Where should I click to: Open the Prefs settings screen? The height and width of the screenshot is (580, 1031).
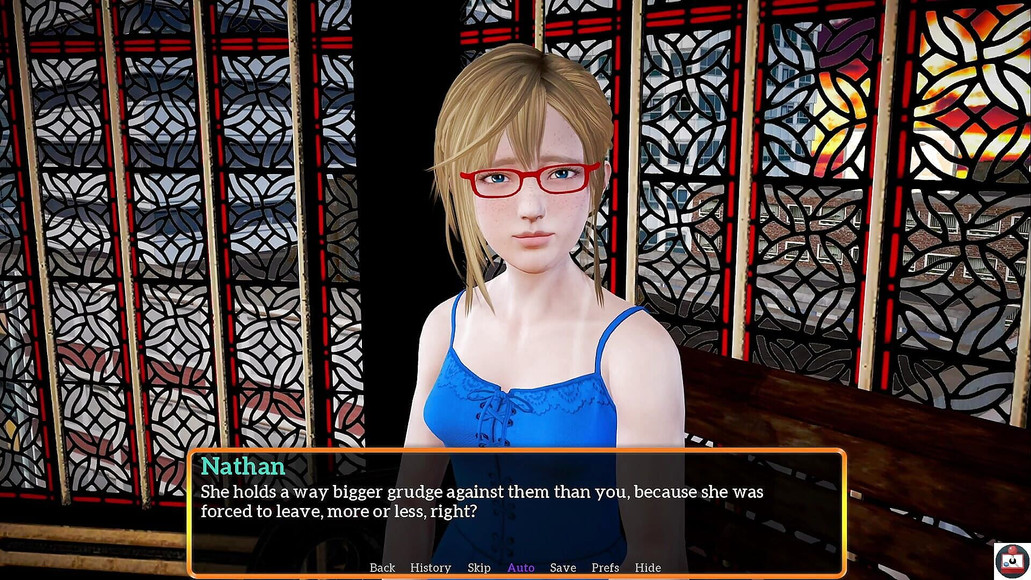(605, 568)
